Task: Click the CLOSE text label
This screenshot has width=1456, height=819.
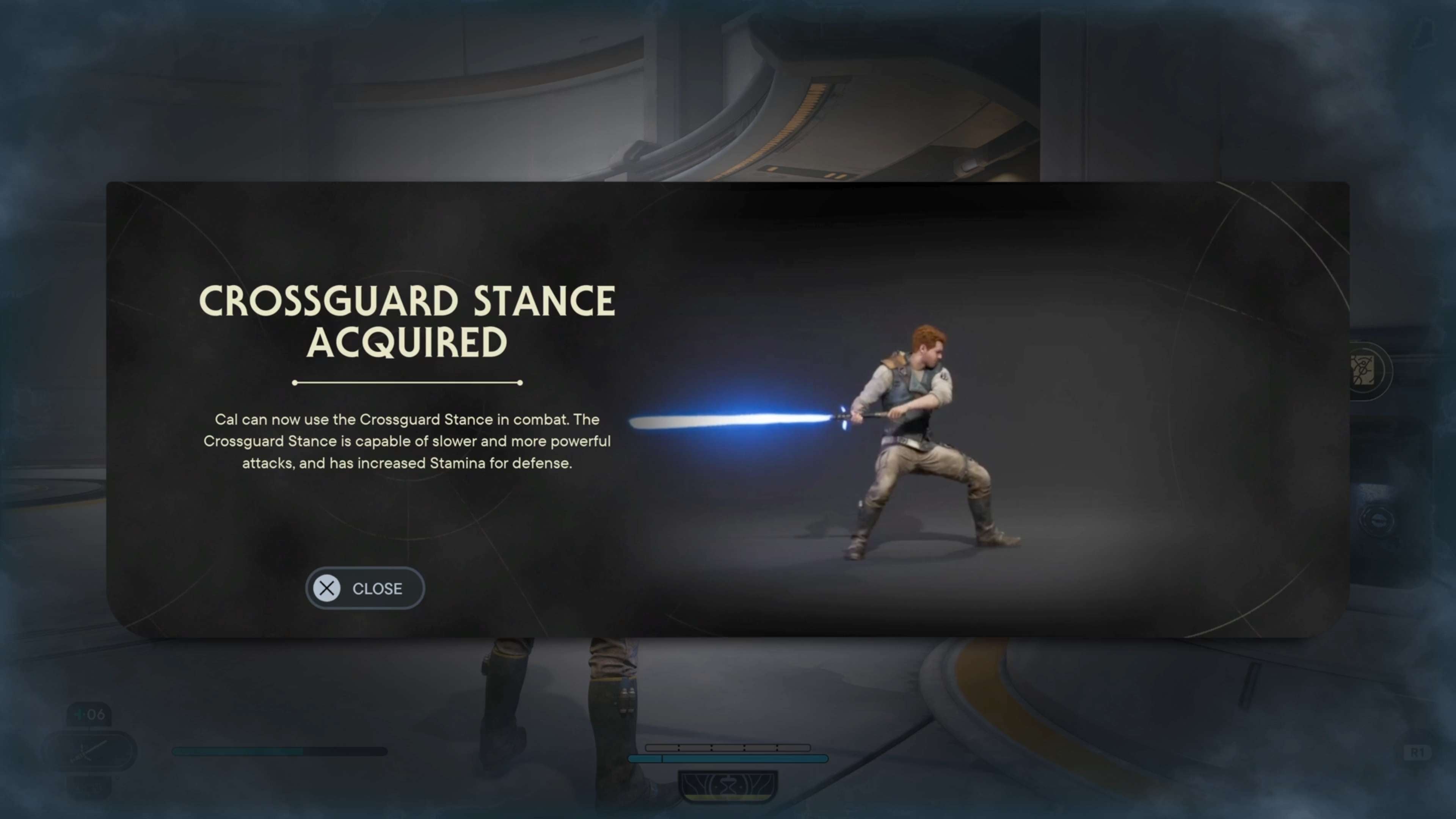Action: click(x=378, y=588)
